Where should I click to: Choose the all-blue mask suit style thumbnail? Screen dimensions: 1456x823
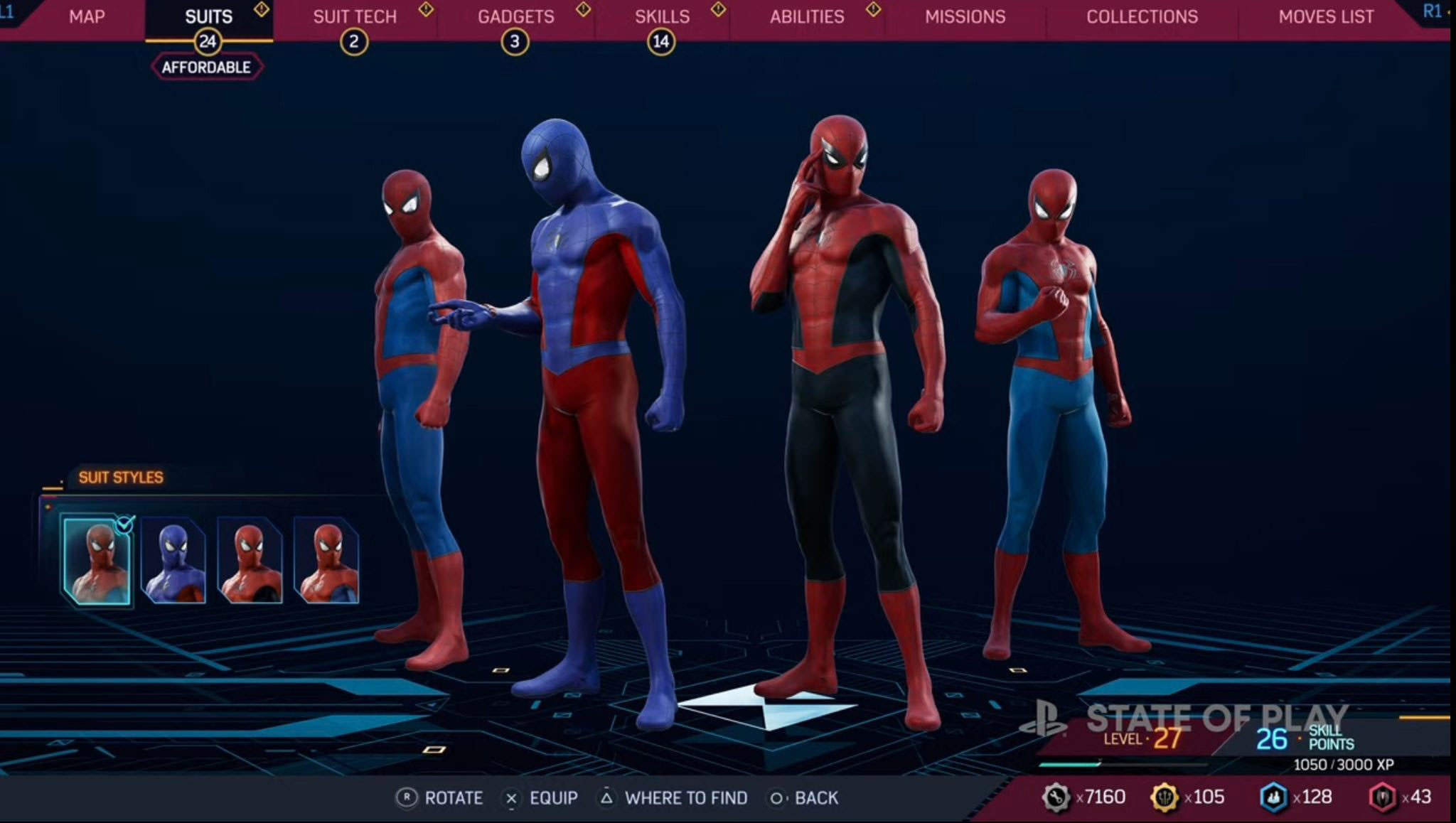[x=173, y=561]
